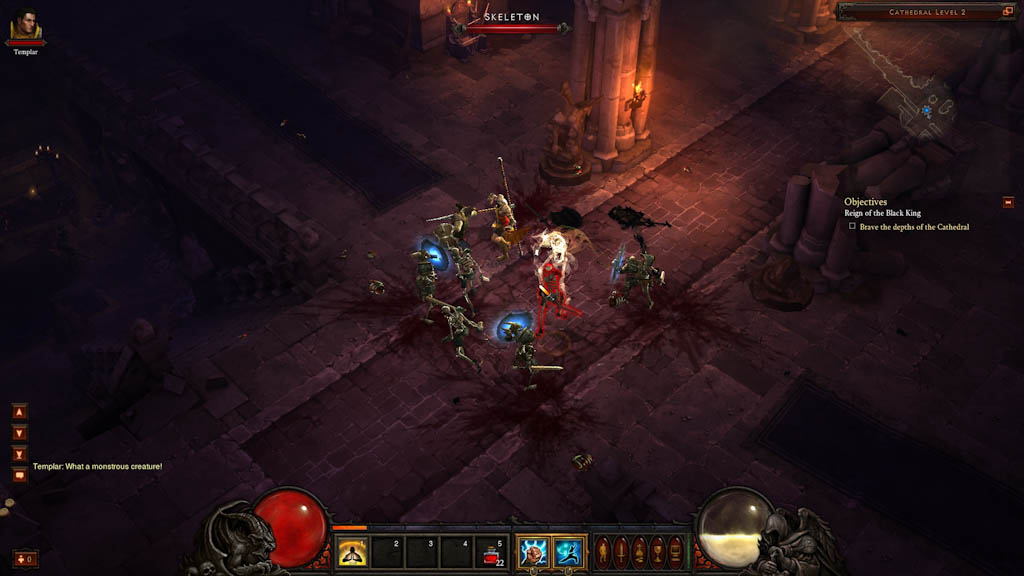Select the blue kick secondary skill
The width and height of the screenshot is (1024, 576).
click(x=568, y=552)
